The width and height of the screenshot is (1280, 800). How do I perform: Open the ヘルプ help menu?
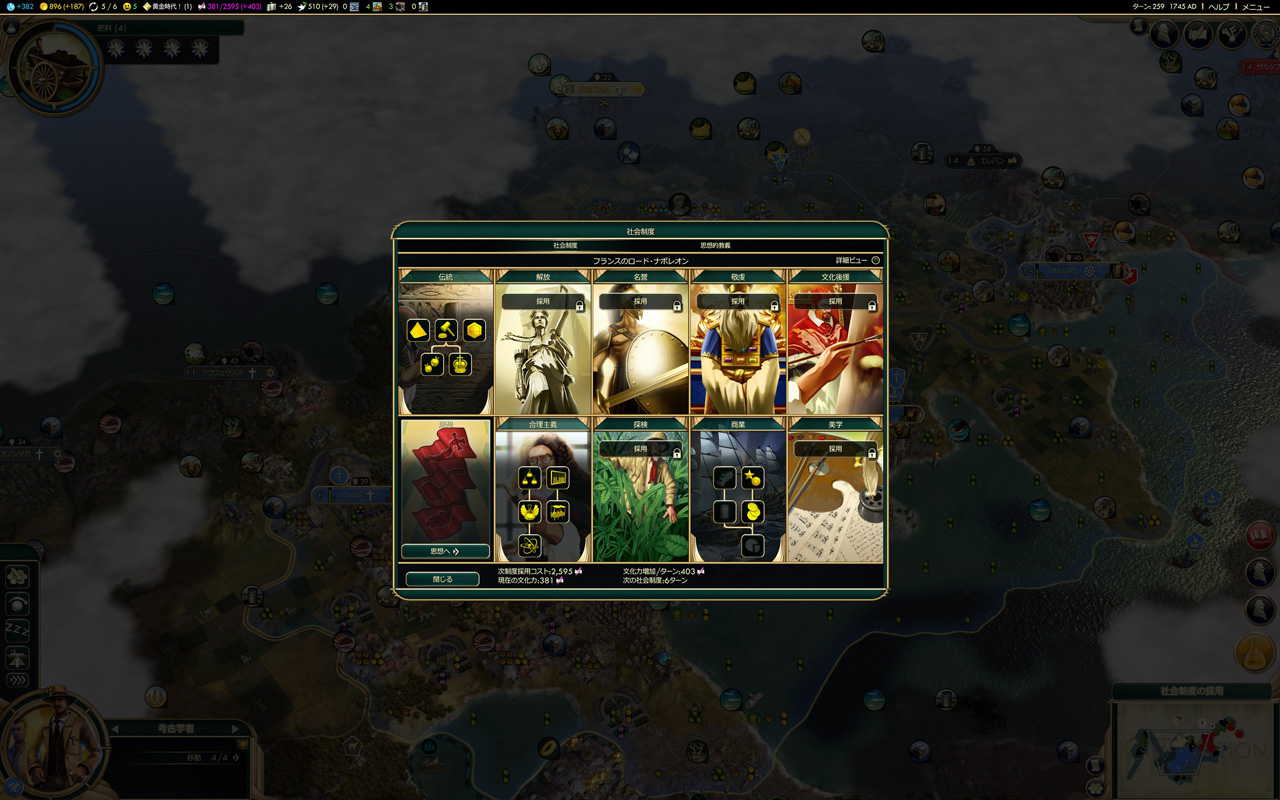pyautogui.click(x=1218, y=6)
